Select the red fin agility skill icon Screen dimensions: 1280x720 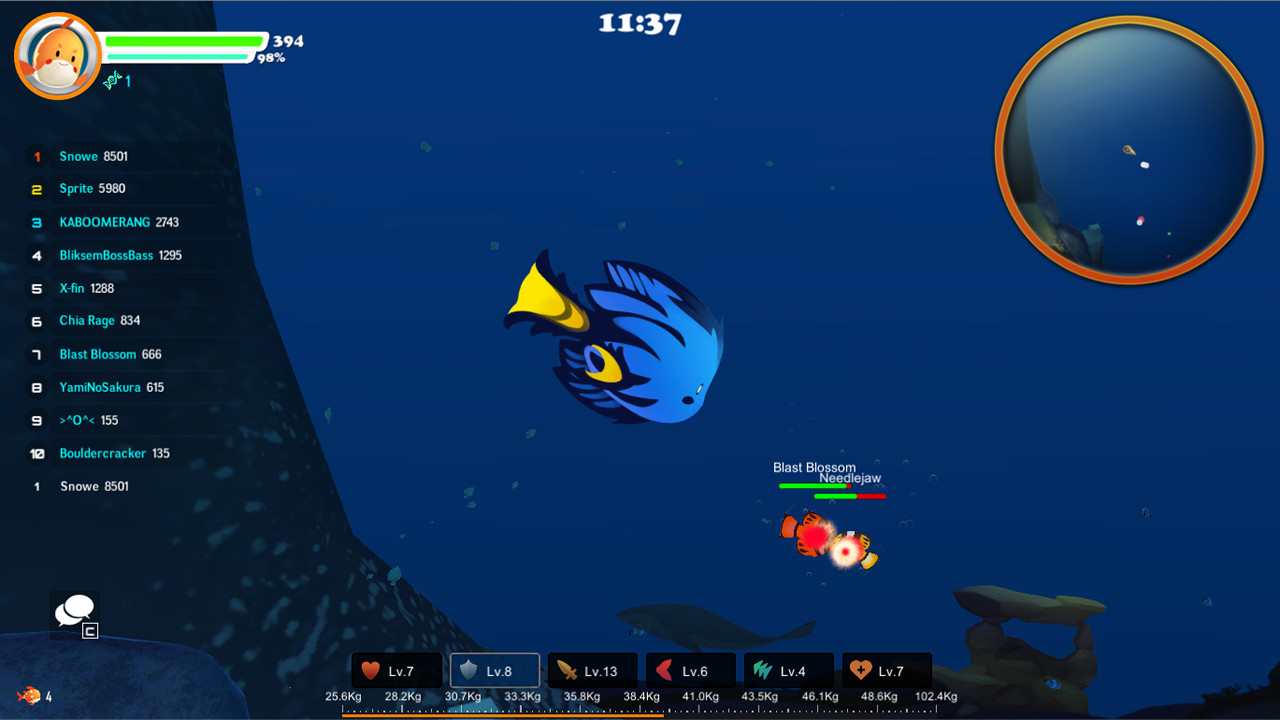click(690, 670)
